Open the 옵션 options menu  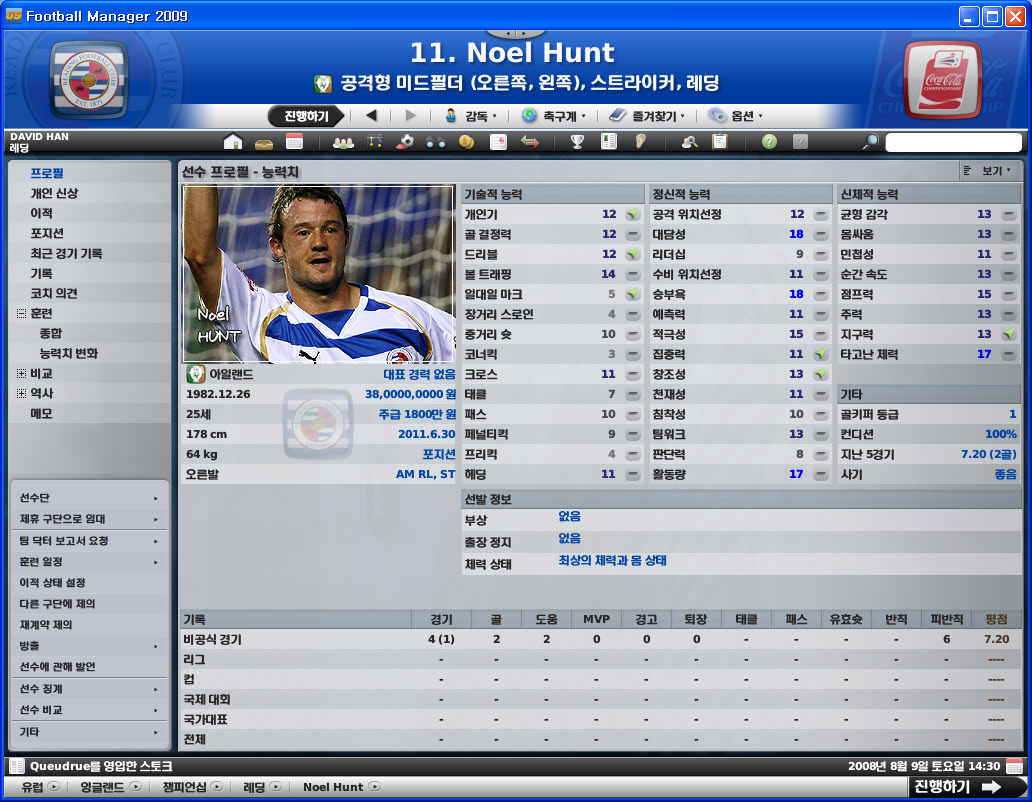point(737,116)
